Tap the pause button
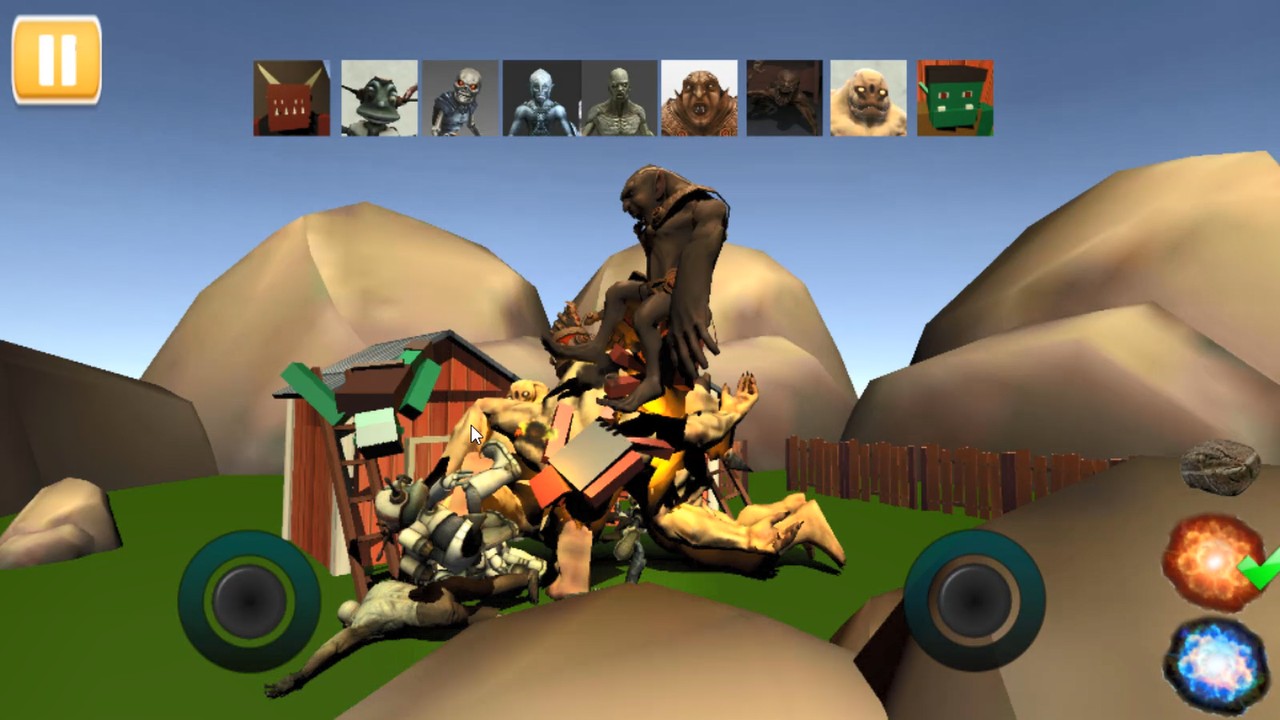Viewport: 1280px width, 720px height. [56, 57]
